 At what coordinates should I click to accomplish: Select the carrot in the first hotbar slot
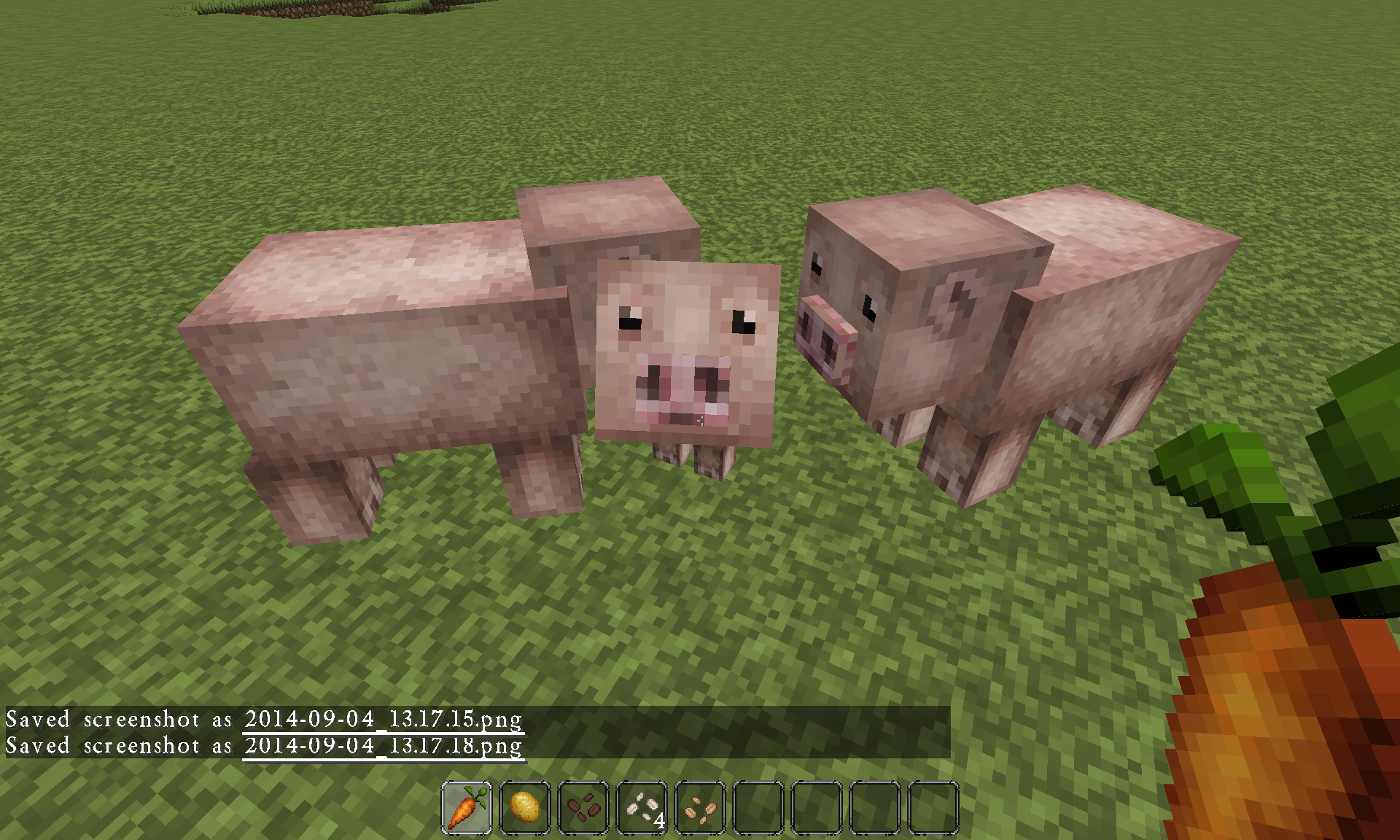tap(467, 809)
